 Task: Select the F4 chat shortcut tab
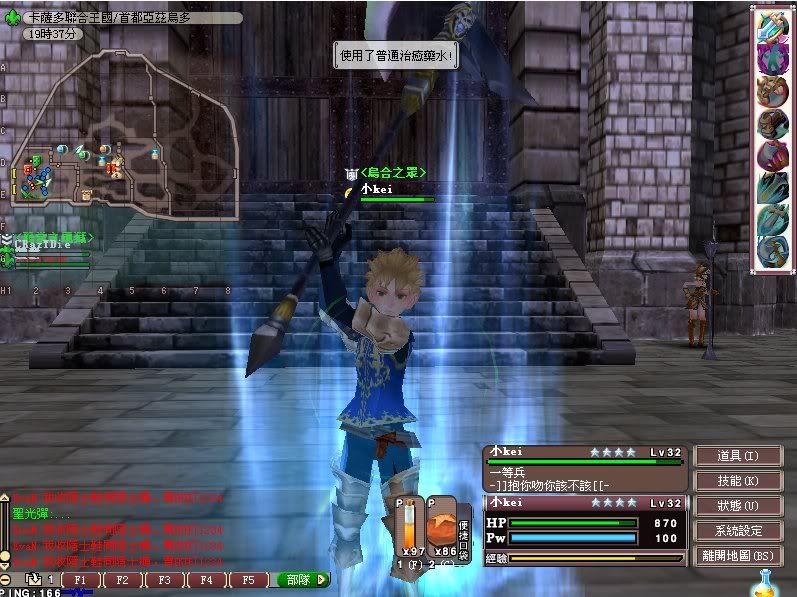[x=206, y=579]
